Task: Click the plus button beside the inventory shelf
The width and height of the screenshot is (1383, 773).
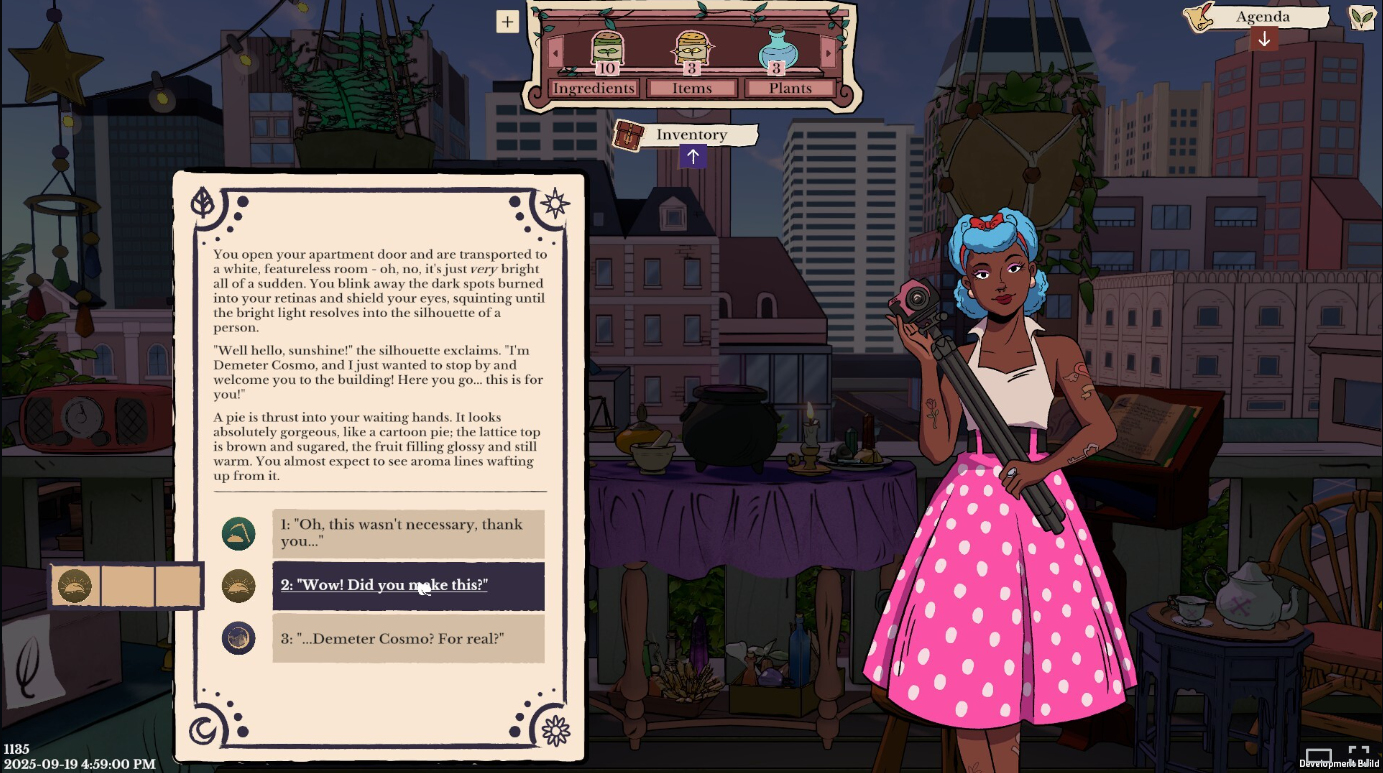Action: pos(507,21)
